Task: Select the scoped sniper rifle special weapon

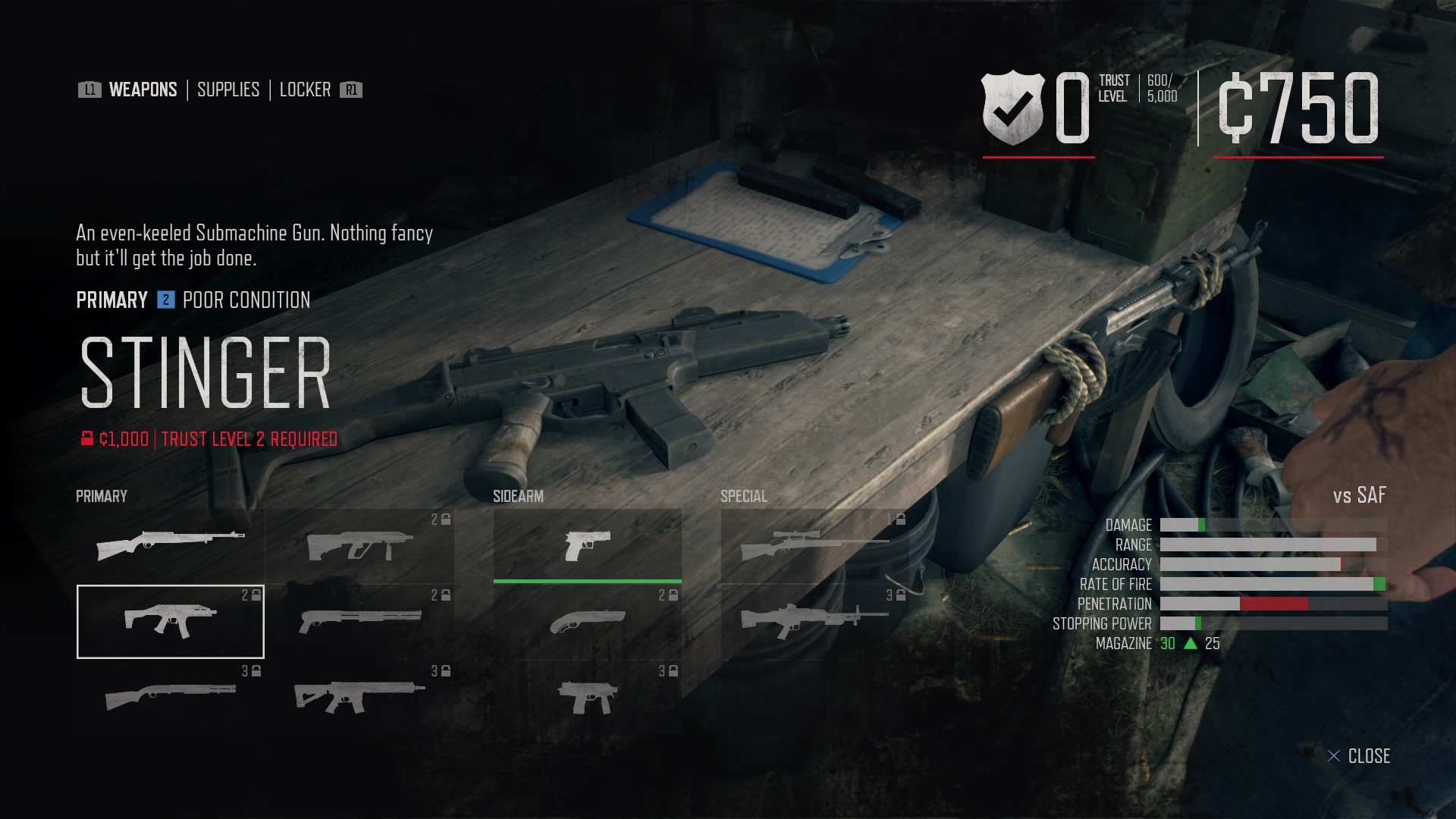Action: click(x=814, y=545)
